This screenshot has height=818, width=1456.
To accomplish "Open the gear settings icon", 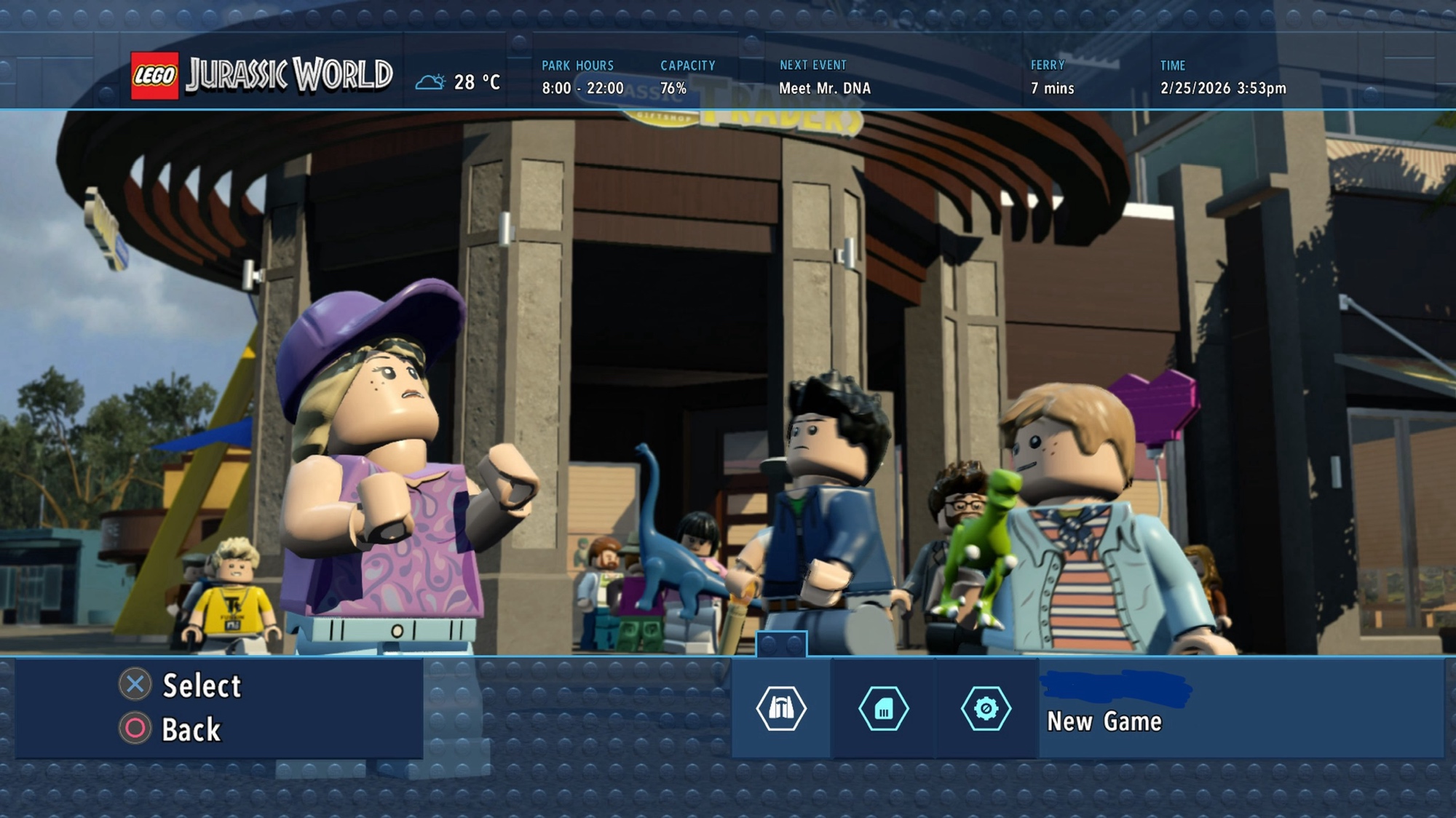I will pos(986,708).
